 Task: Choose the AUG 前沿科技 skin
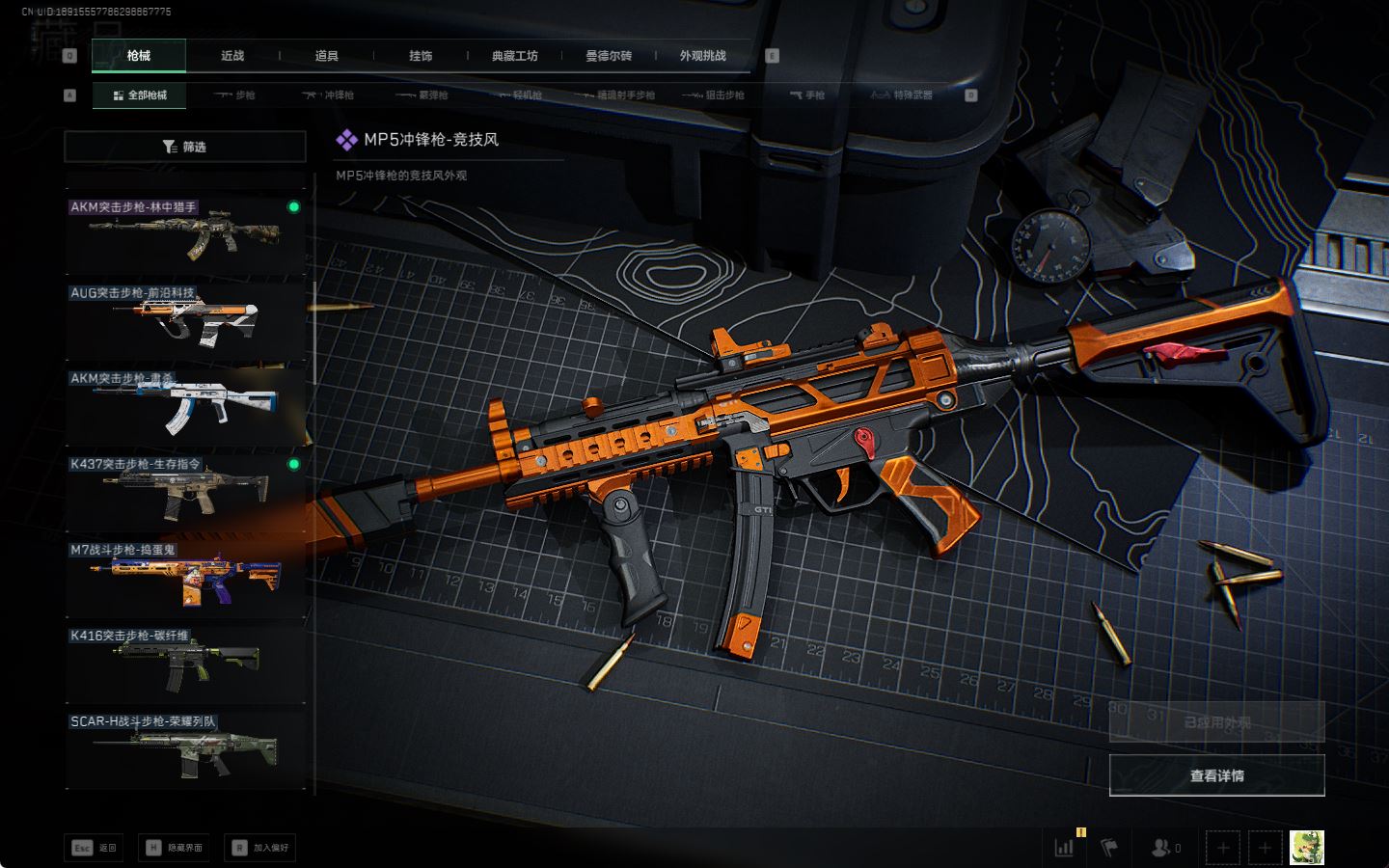(x=184, y=318)
